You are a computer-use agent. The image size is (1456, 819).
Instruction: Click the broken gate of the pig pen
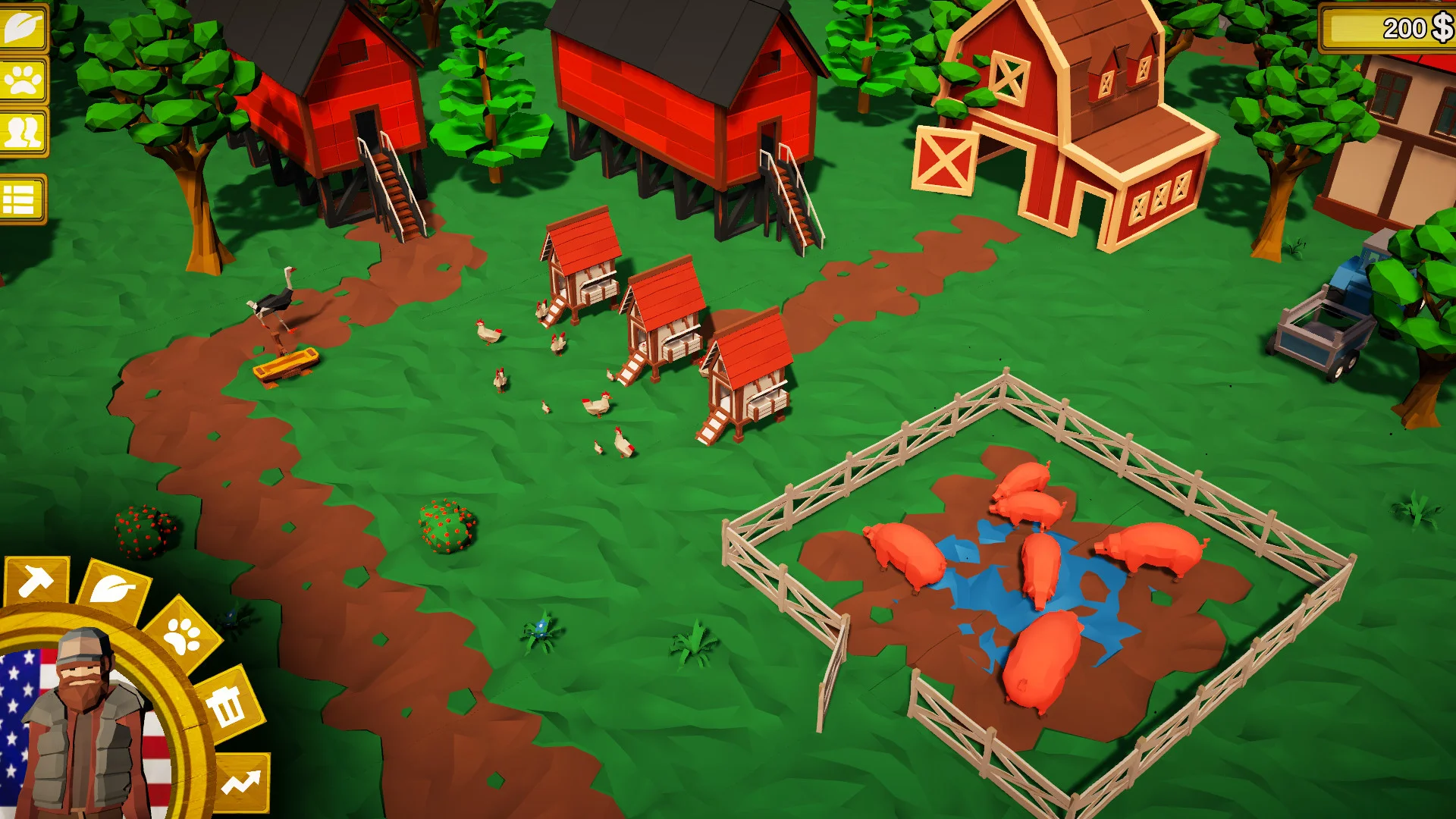[x=834, y=667]
